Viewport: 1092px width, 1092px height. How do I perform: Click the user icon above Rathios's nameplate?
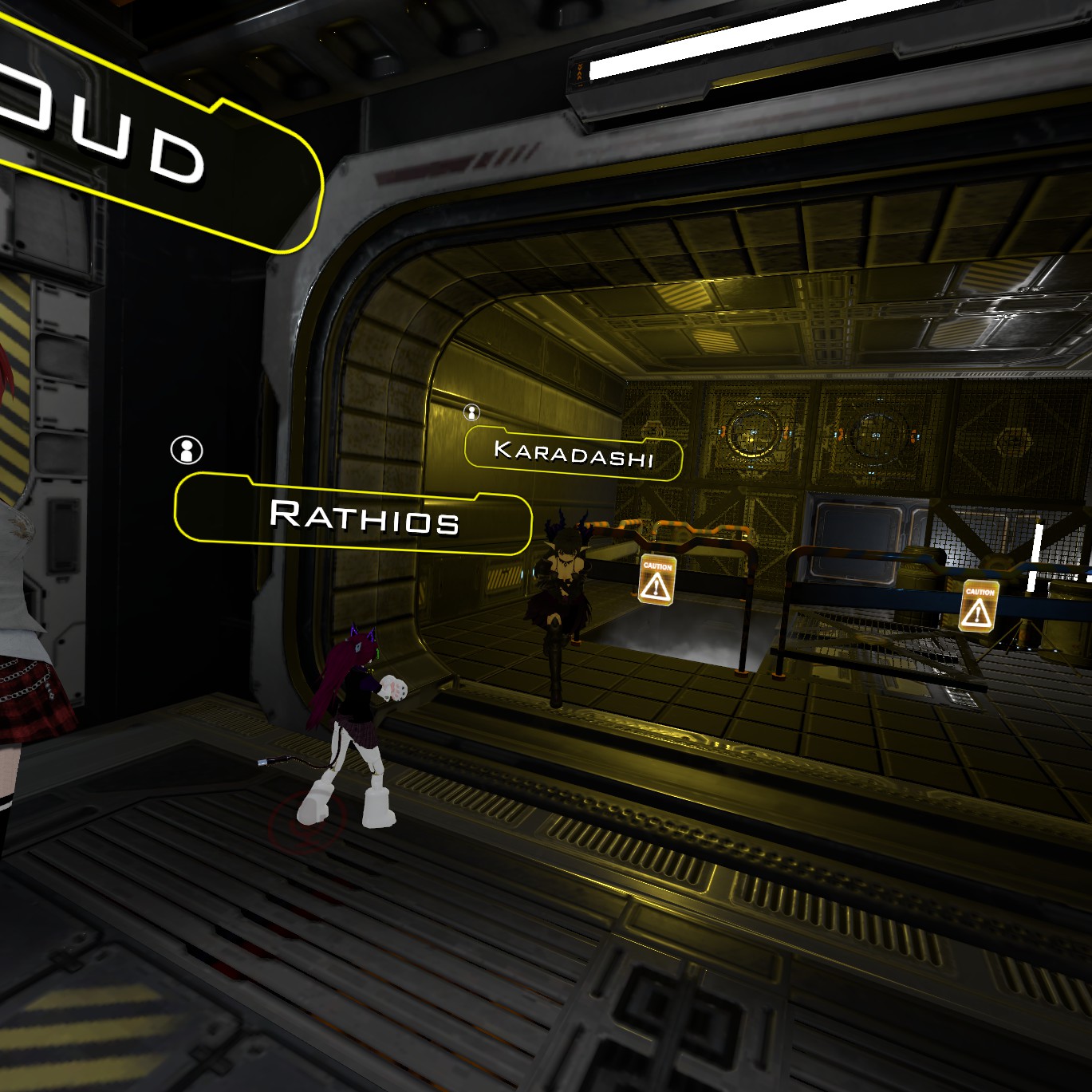(187, 451)
